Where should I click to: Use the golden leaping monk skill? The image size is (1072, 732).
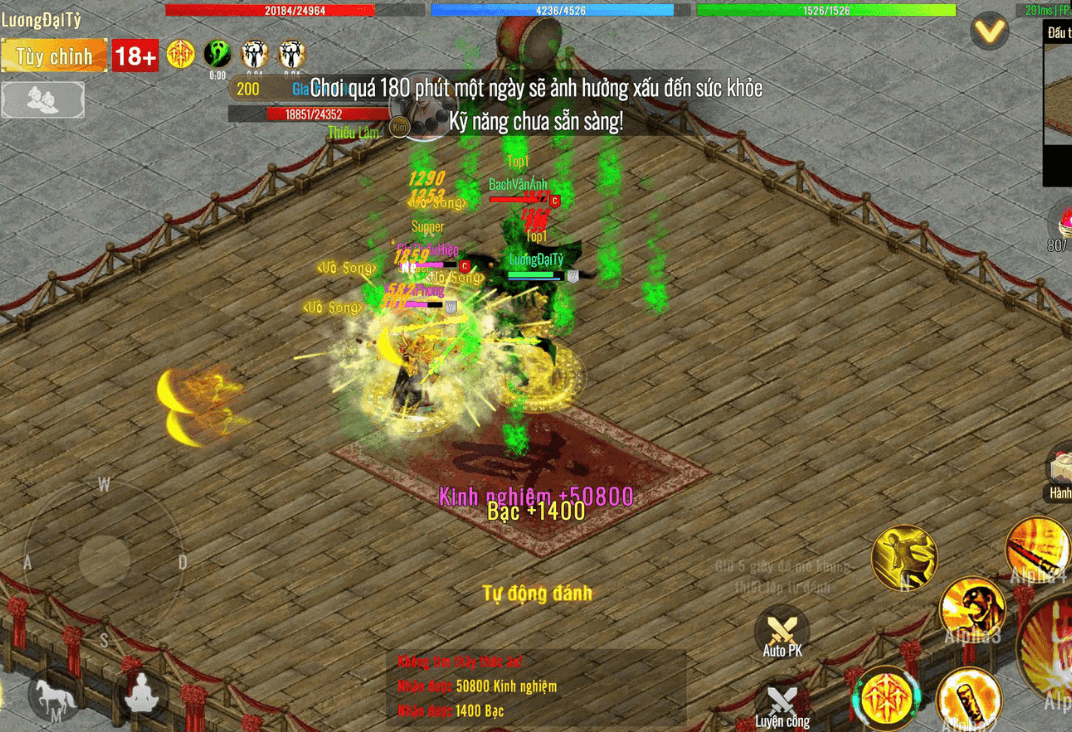point(904,557)
